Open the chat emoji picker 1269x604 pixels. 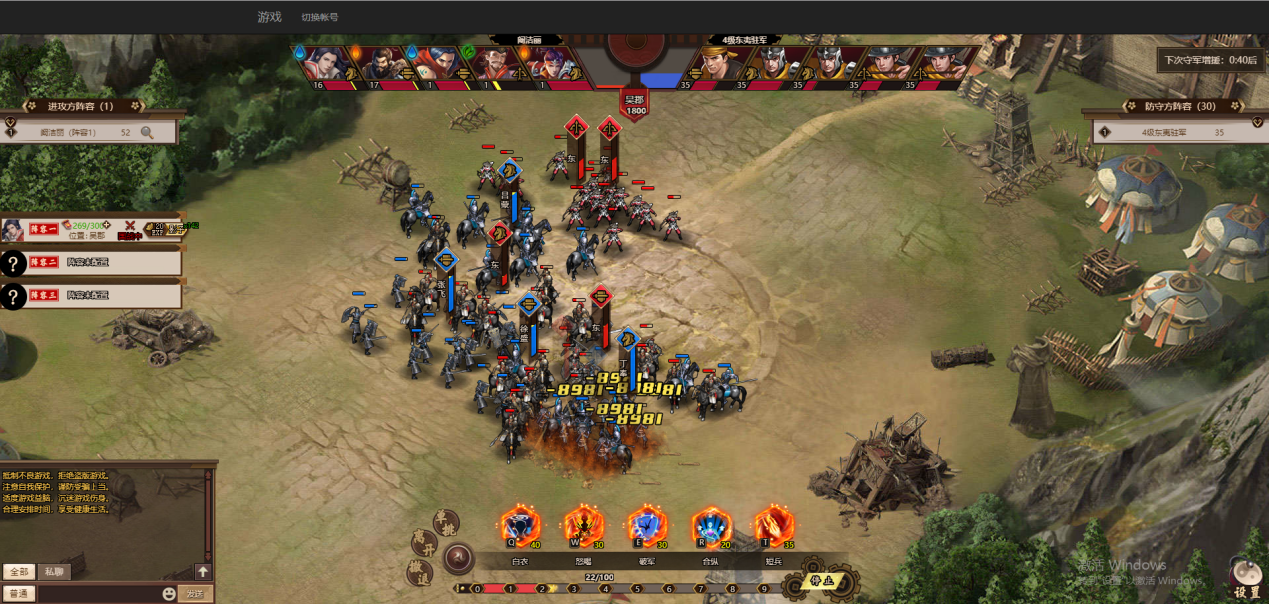point(169,594)
